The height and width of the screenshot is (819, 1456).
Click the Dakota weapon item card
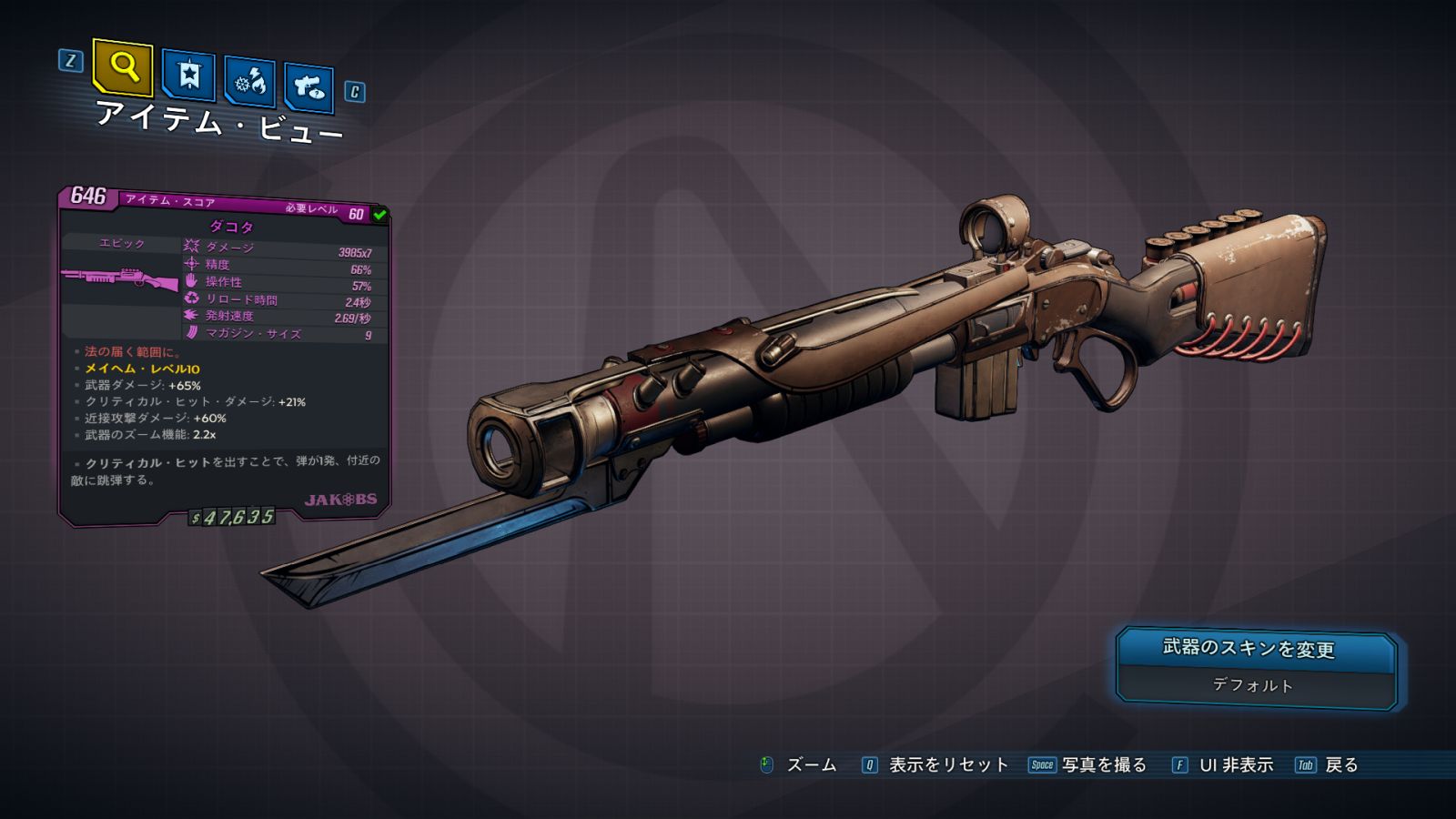click(x=224, y=355)
